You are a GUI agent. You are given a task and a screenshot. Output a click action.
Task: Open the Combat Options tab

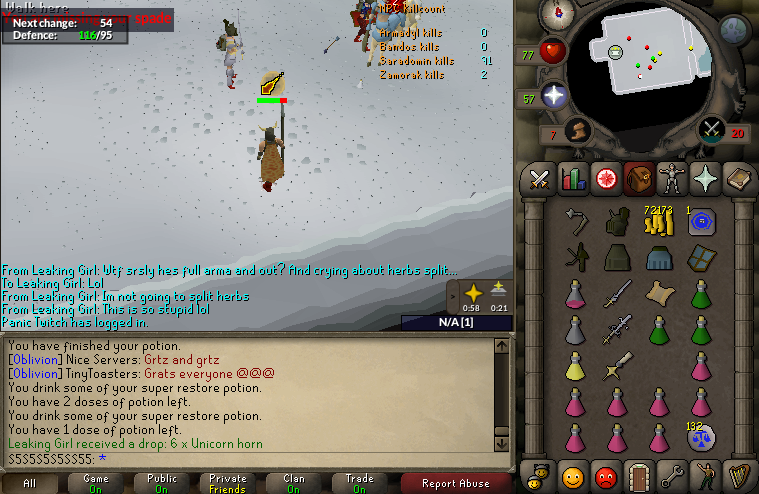(541, 180)
